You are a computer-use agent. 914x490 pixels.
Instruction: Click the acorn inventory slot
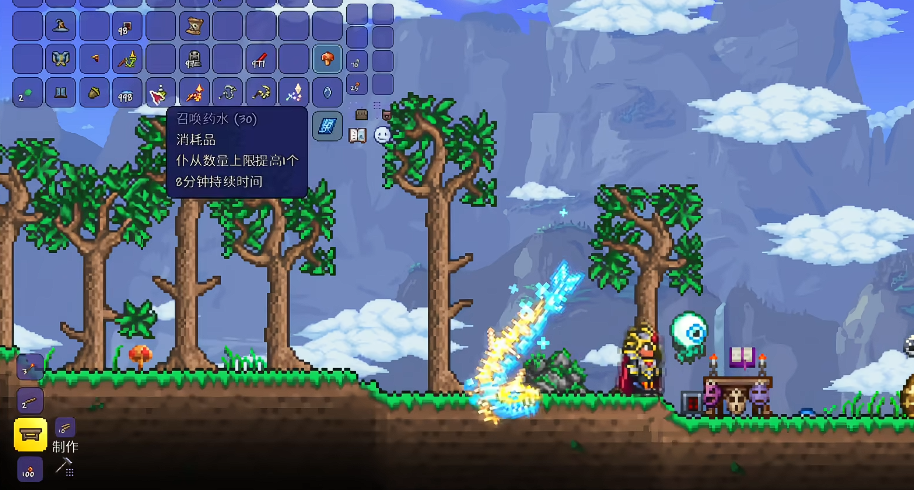[94, 93]
